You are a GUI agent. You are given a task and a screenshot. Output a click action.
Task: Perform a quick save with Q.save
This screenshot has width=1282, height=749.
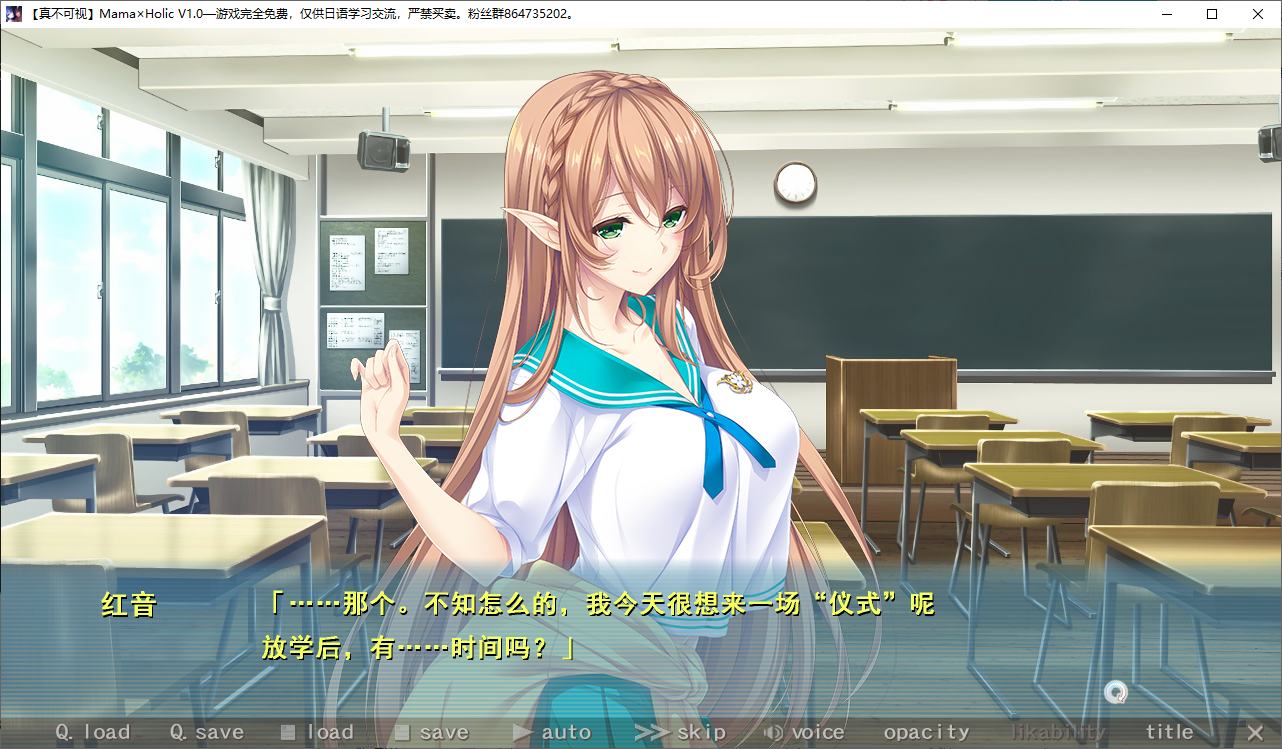pyautogui.click(x=207, y=731)
